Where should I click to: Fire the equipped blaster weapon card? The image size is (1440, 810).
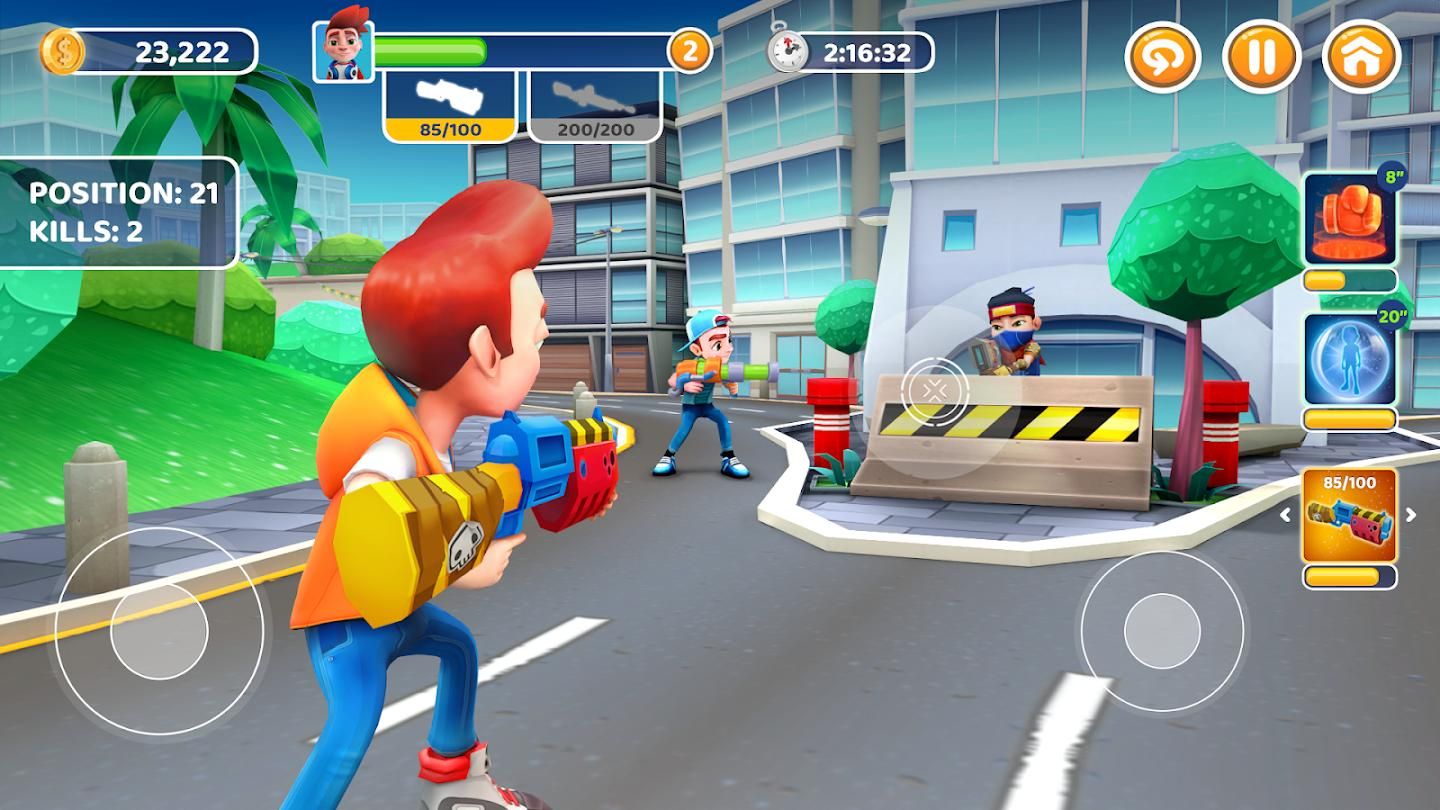click(x=1350, y=516)
